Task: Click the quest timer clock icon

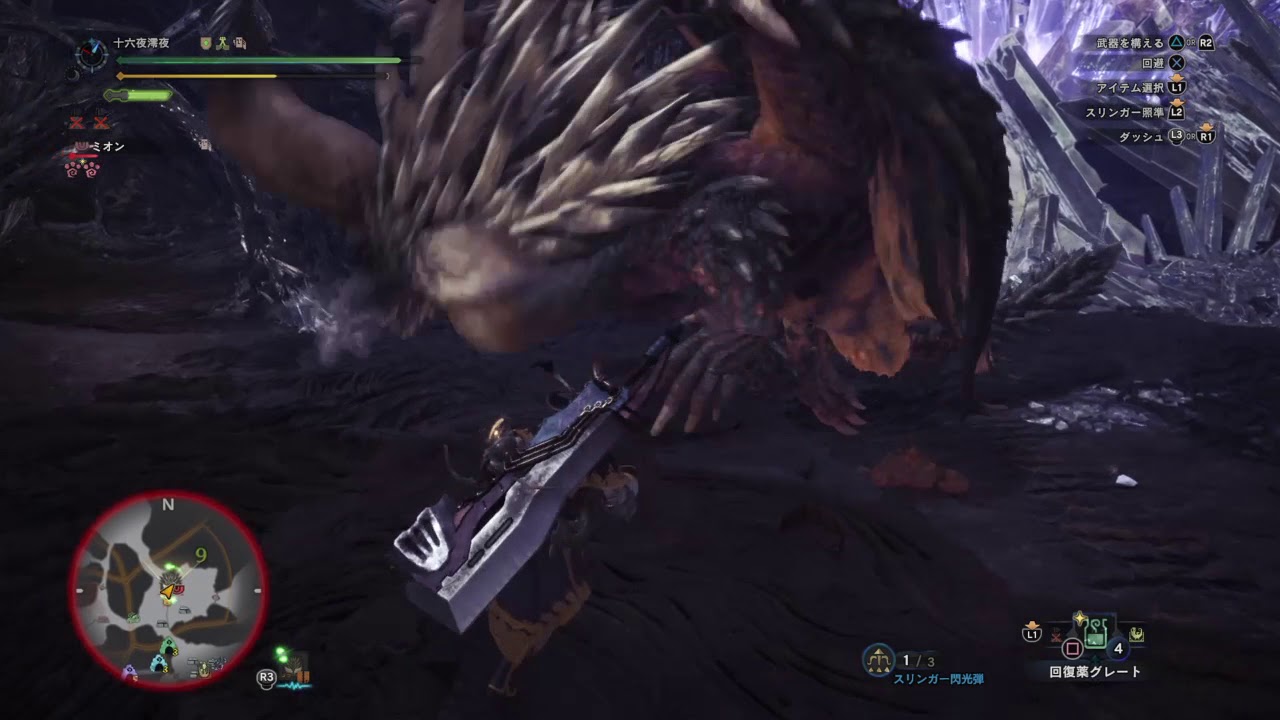Action: click(x=92, y=54)
